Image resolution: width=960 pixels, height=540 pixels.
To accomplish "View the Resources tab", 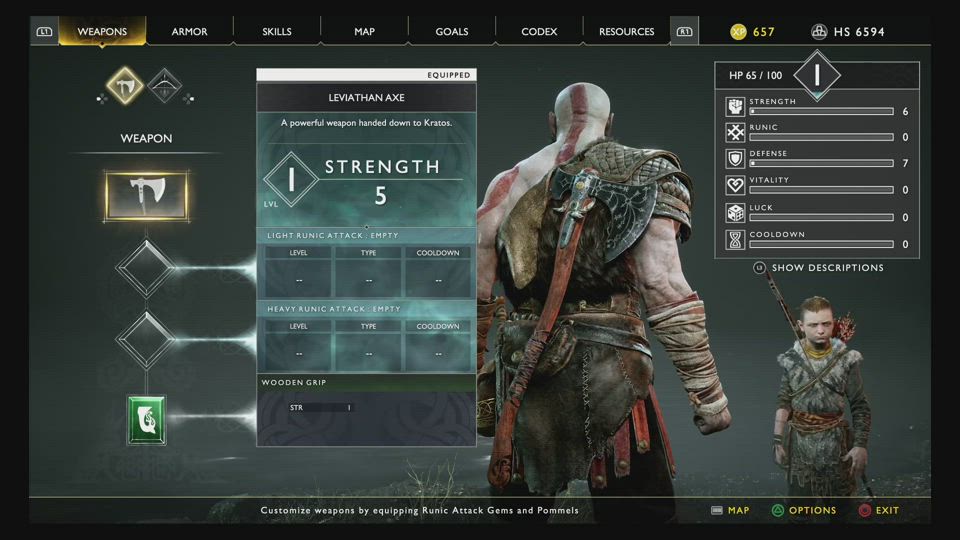I will click(626, 32).
